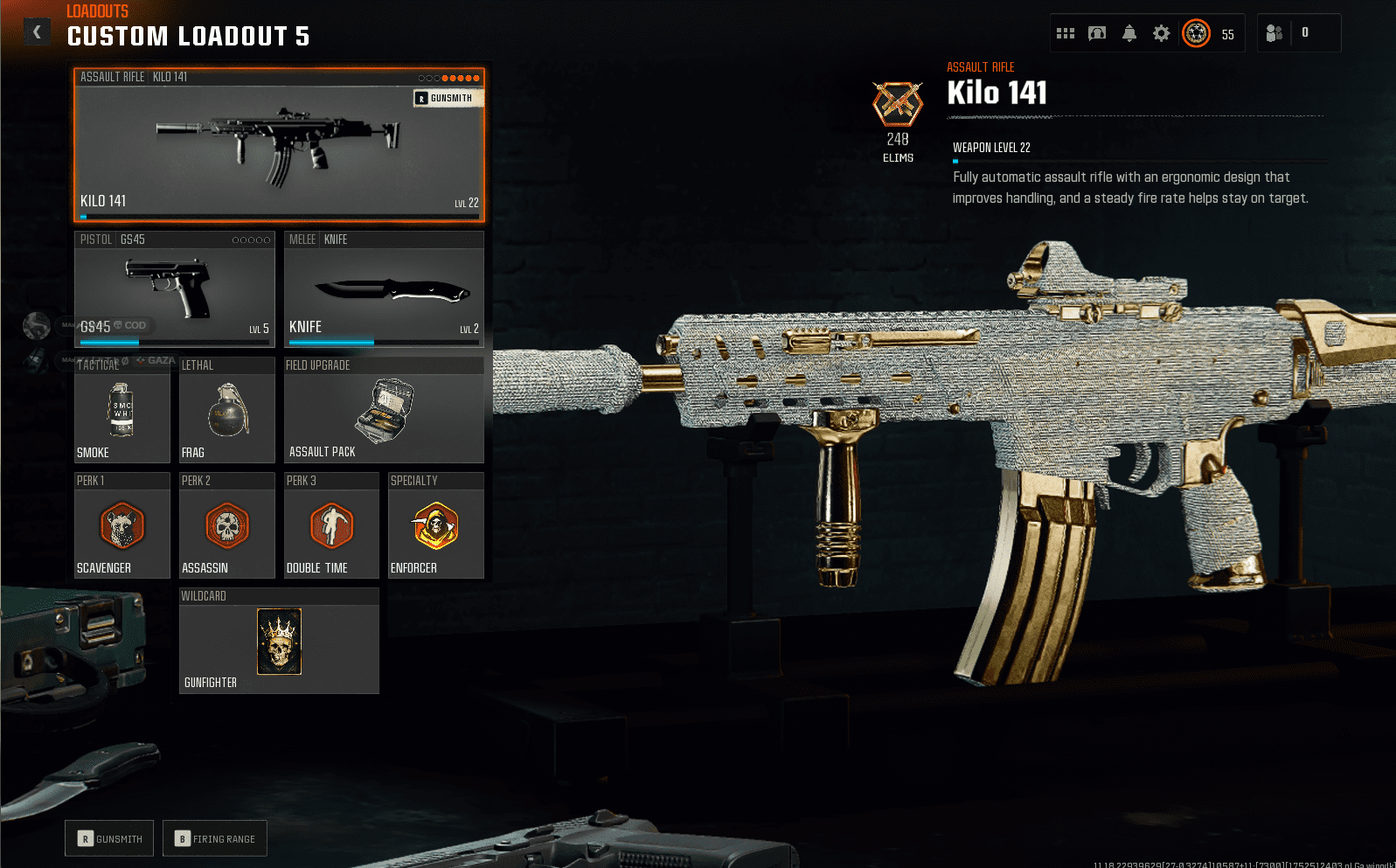This screenshot has height=868, width=1396.
Task: Open the GS45 pistol slot
Action: coord(174,288)
